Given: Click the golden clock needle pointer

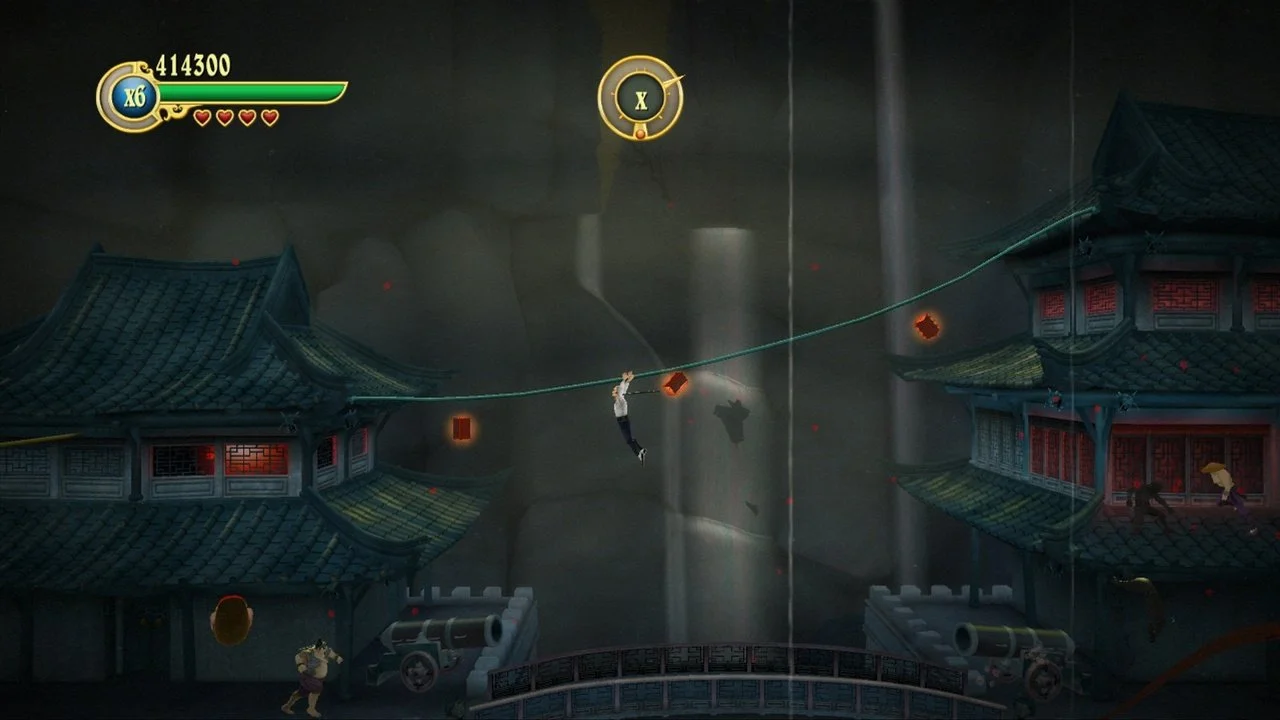Looking at the screenshot, I should click(x=674, y=80).
